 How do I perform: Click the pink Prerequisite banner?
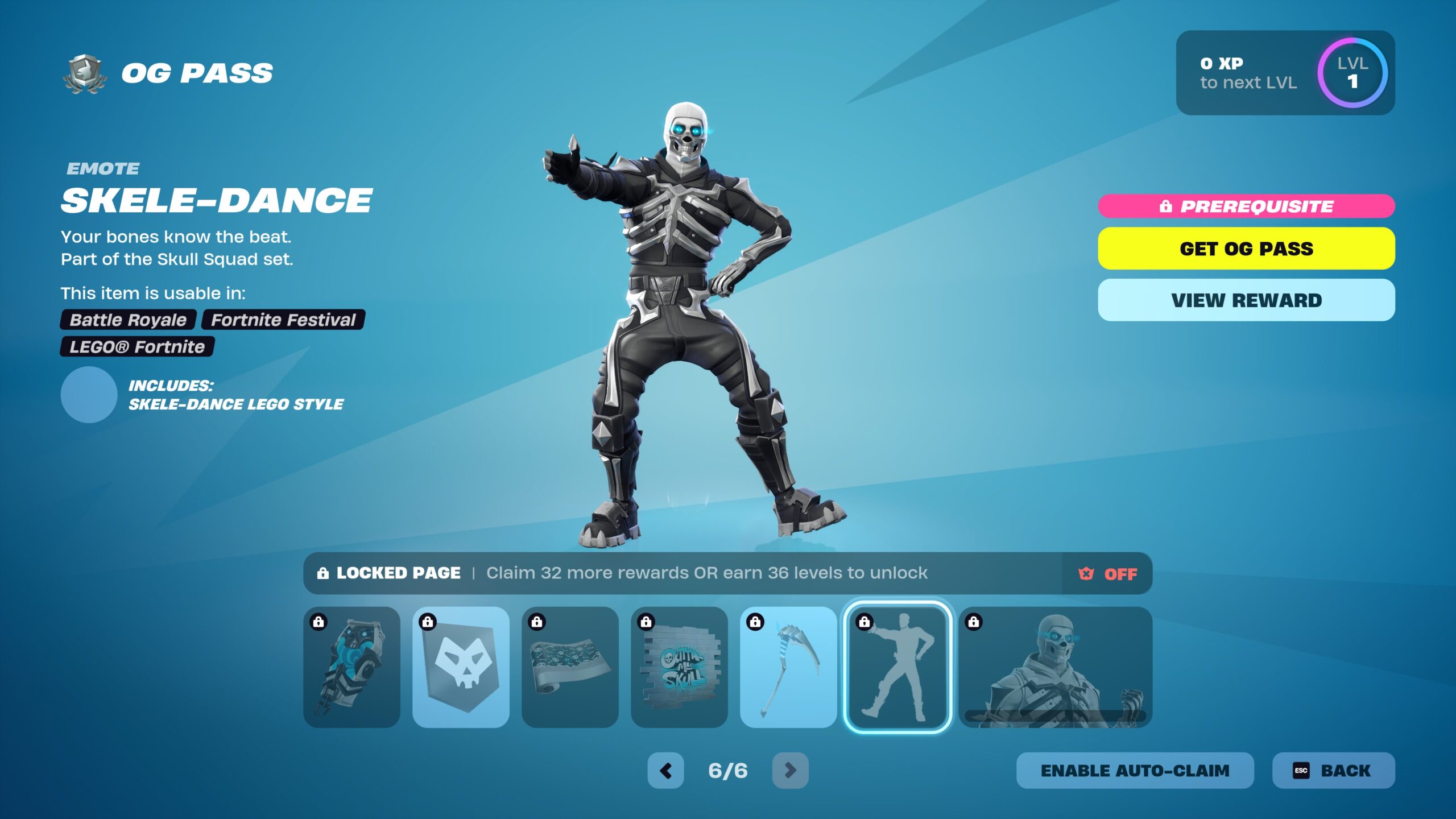[1246, 206]
